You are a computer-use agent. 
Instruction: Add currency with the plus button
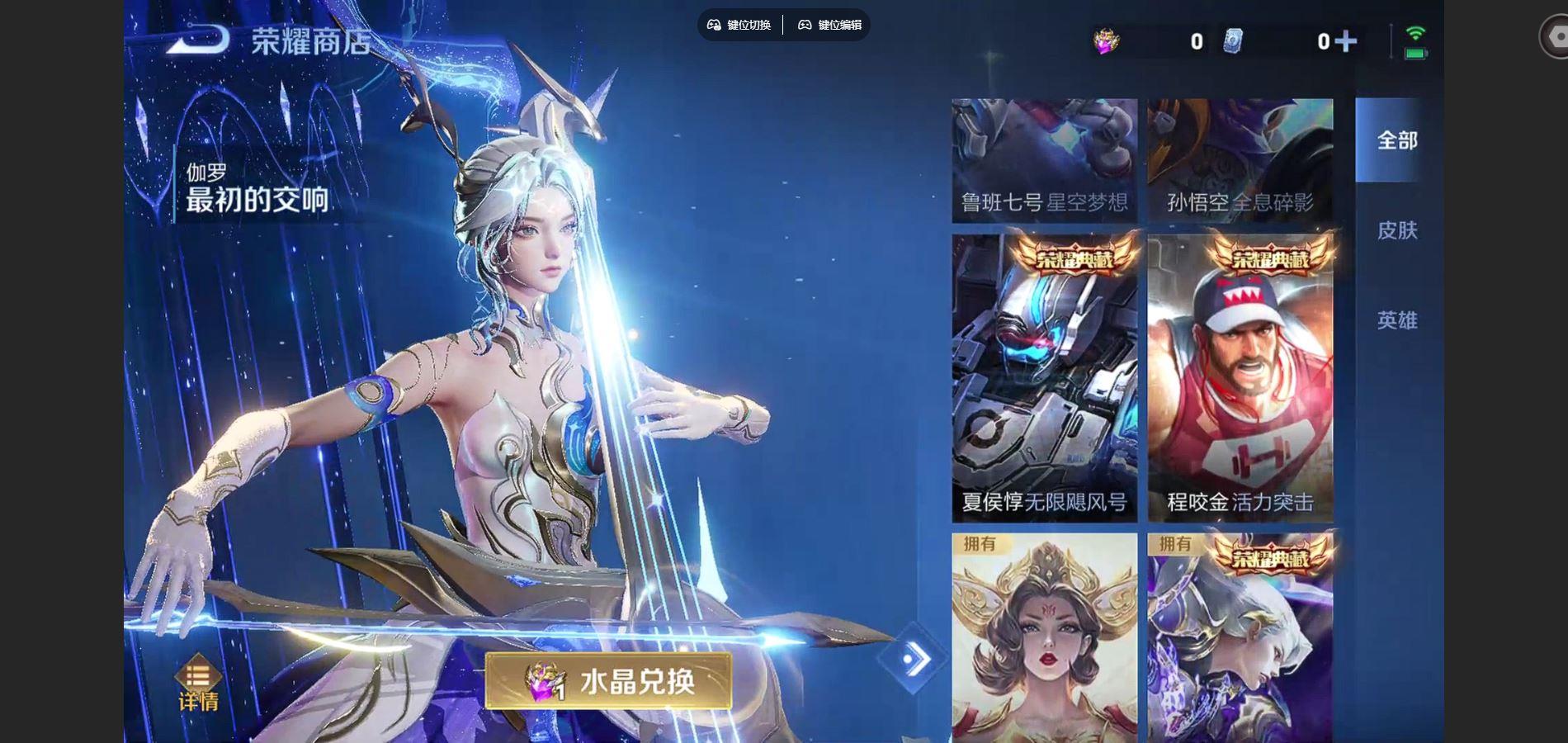point(1346,41)
